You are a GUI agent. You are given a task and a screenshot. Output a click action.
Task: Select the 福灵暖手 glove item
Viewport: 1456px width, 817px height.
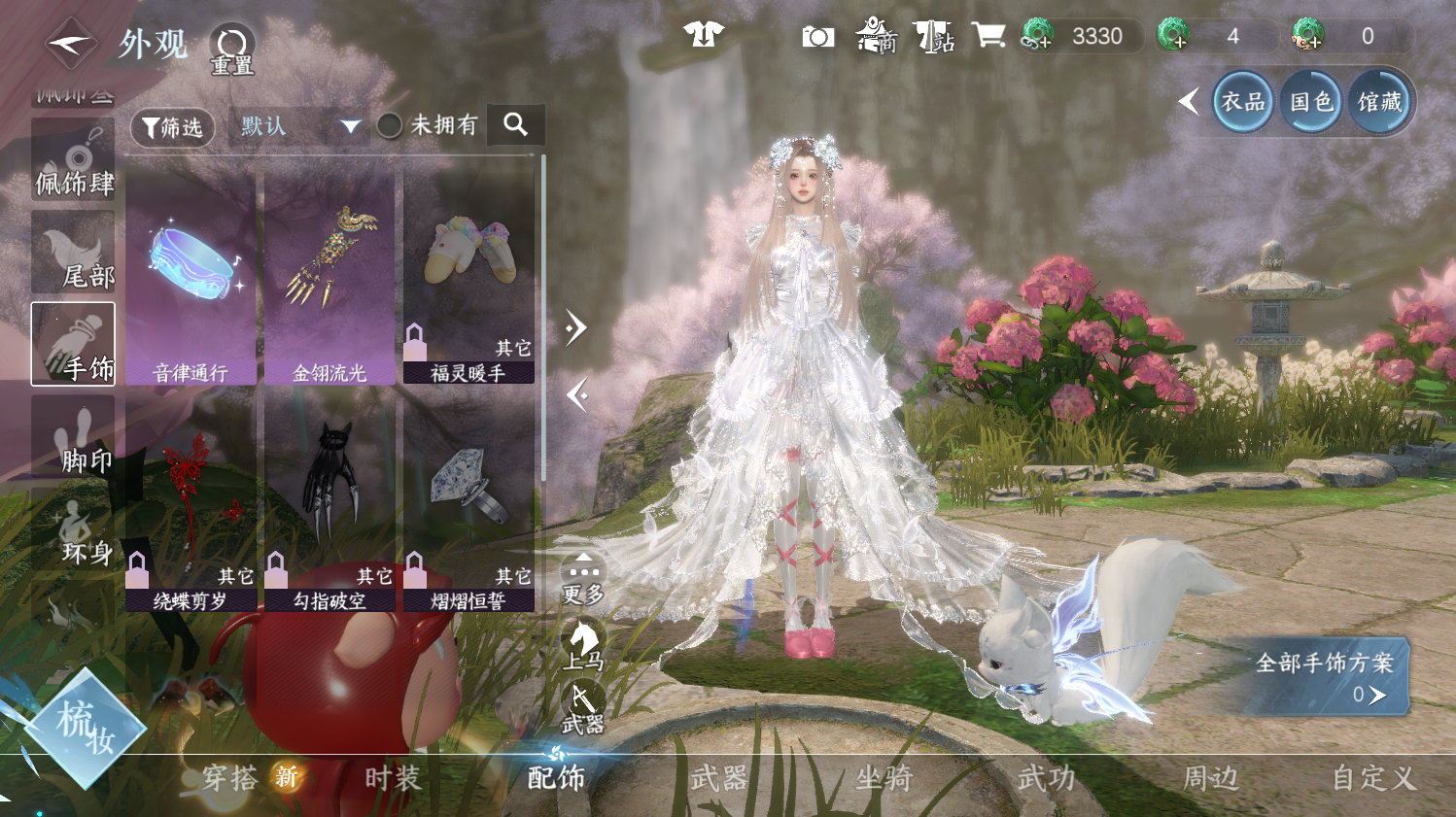(468, 279)
